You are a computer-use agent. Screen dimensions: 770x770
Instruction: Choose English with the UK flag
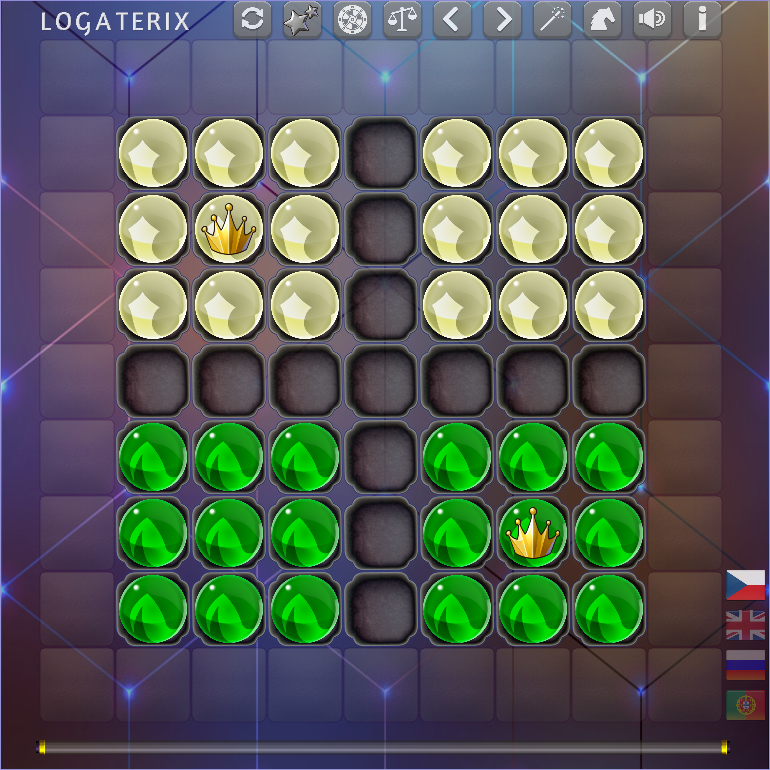click(x=745, y=625)
